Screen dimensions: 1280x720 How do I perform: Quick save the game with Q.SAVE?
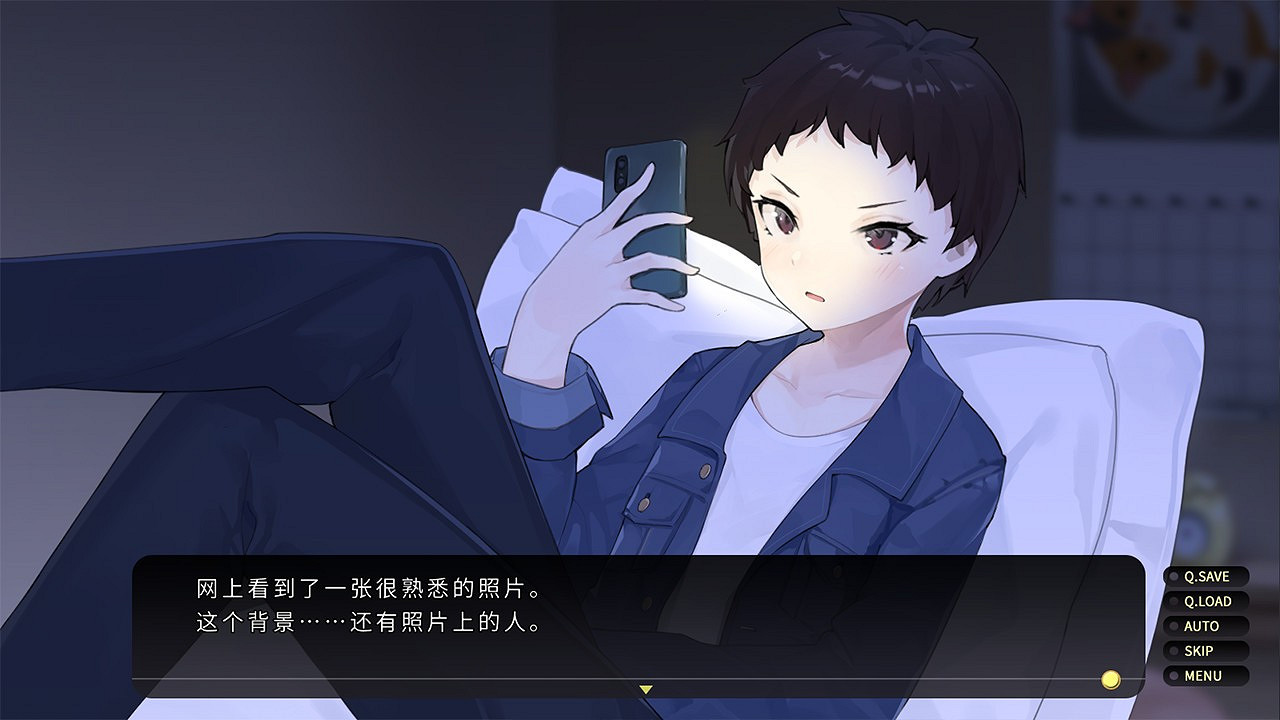coord(1205,577)
